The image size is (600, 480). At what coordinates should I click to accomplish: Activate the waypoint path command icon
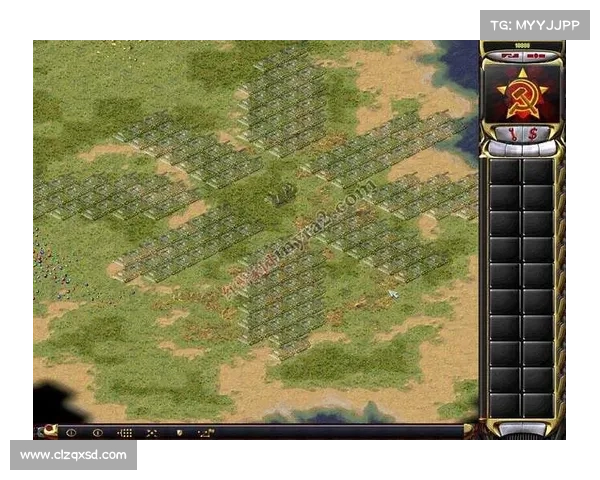click(x=205, y=433)
